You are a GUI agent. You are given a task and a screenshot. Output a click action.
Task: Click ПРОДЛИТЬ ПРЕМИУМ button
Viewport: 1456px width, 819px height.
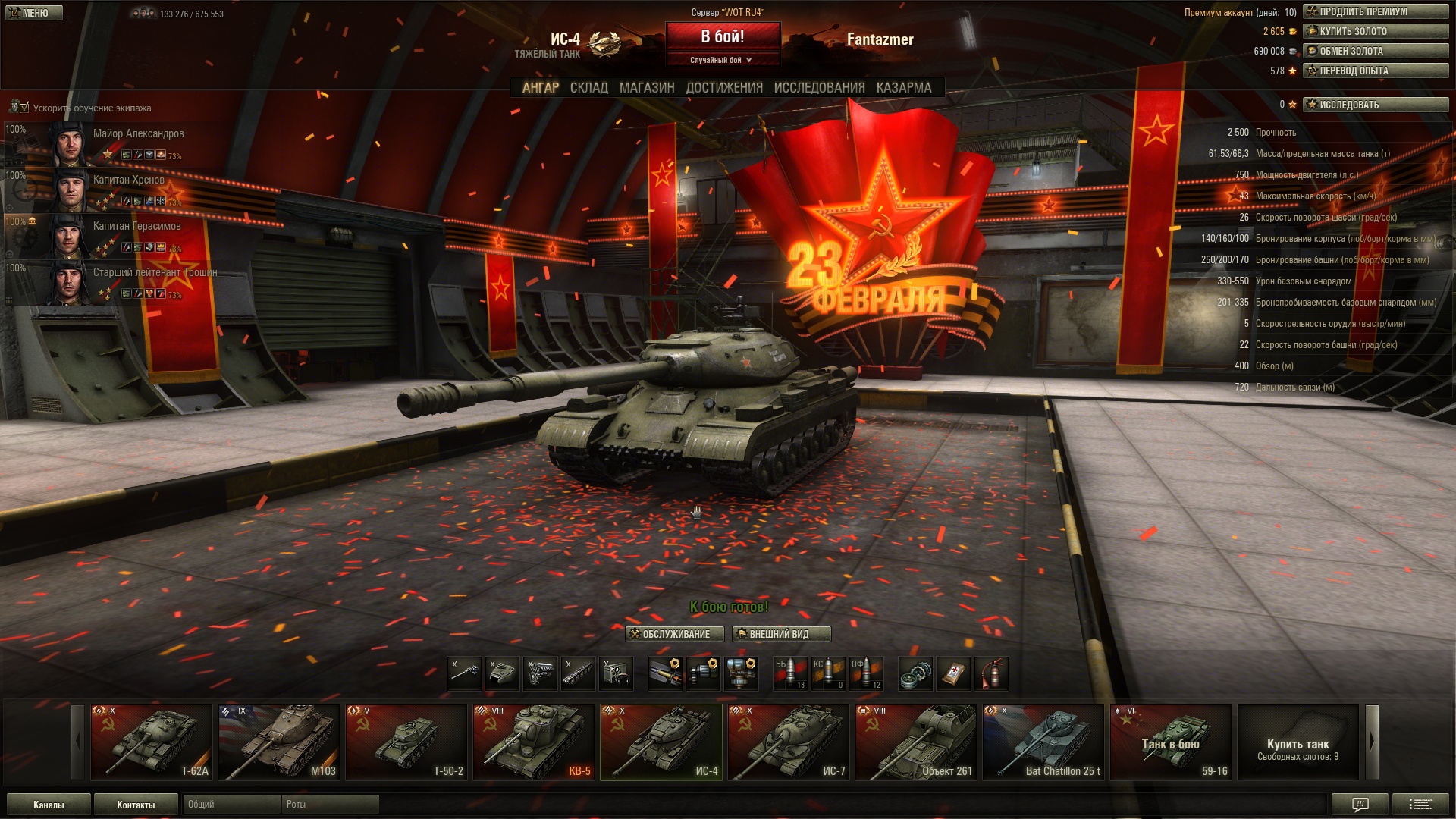[1376, 11]
